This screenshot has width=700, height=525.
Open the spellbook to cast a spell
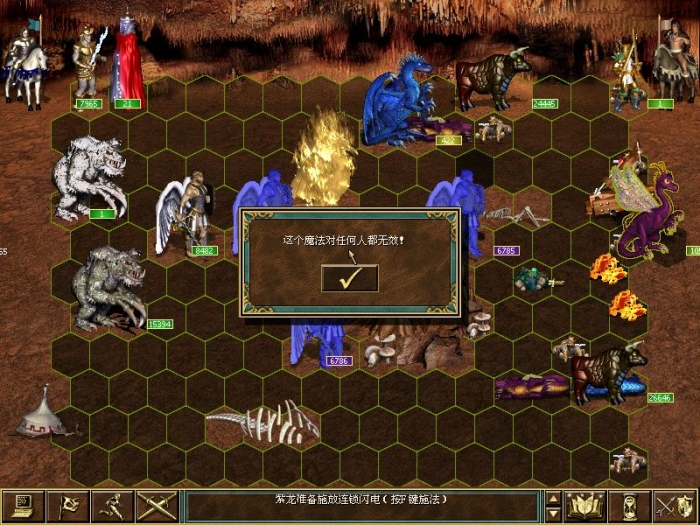pyautogui.click(x=587, y=506)
